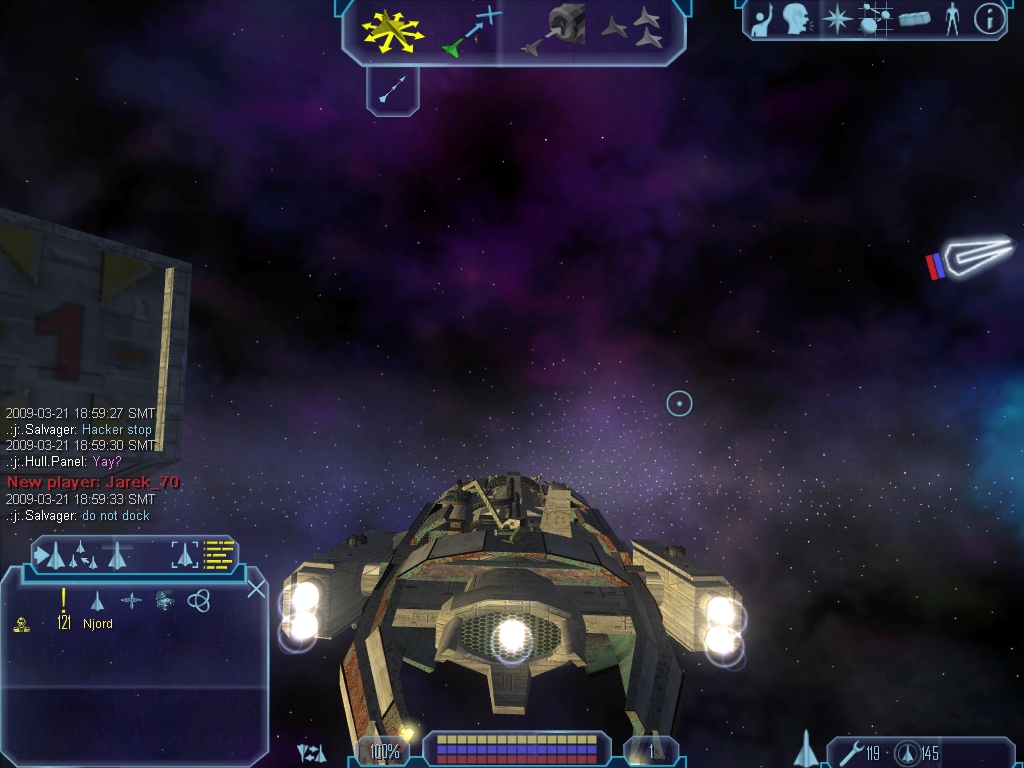Open the circled-i information icon
The height and width of the screenshot is (768, 1024).
click(x=988, y=19)
